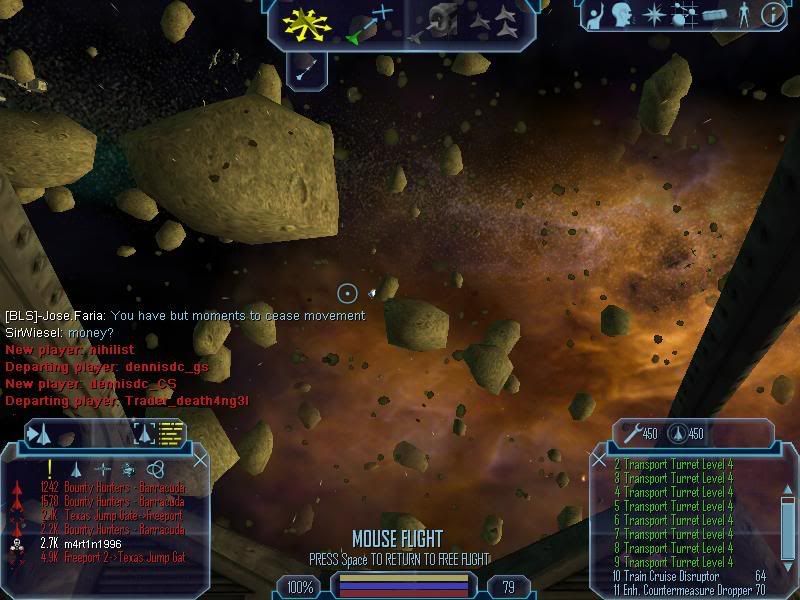Screen dimensions: 800x600
Task: Select the Go To maneuver icon
Action: [370, 24]
